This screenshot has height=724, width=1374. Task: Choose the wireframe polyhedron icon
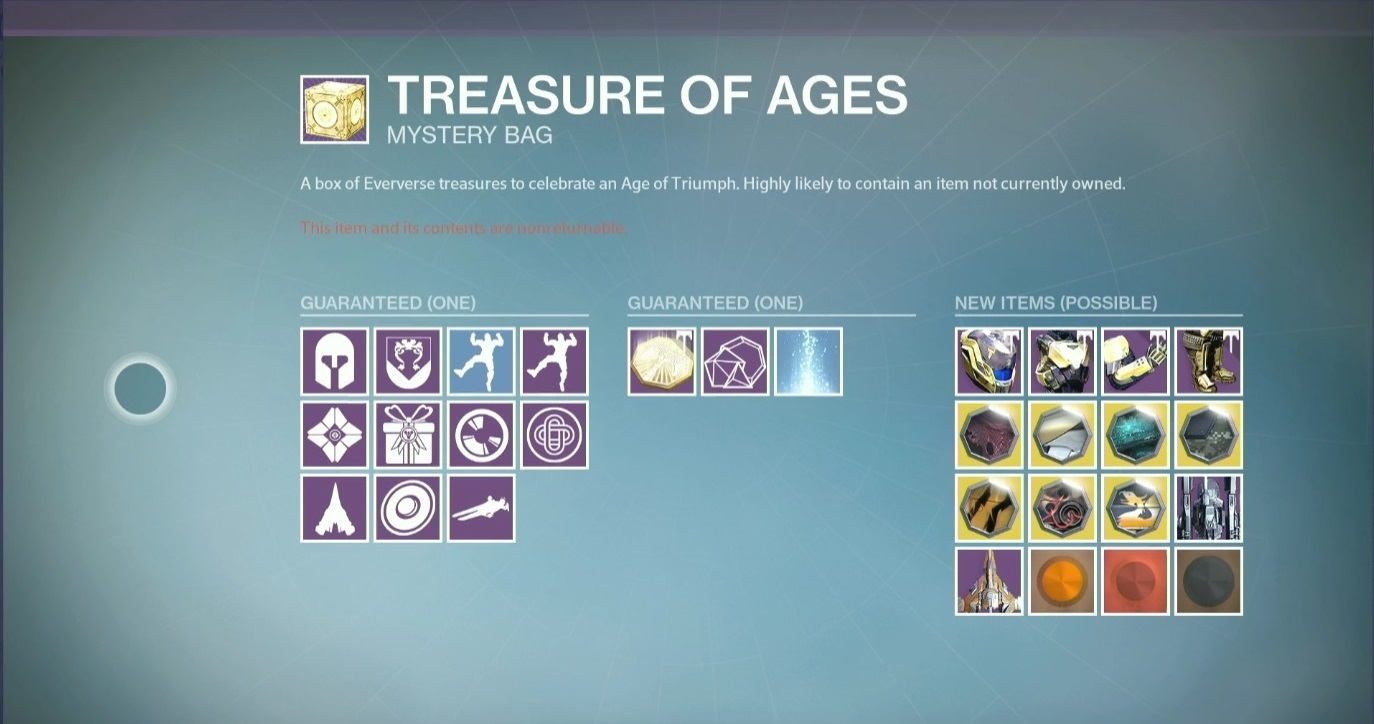coord(735,362)
